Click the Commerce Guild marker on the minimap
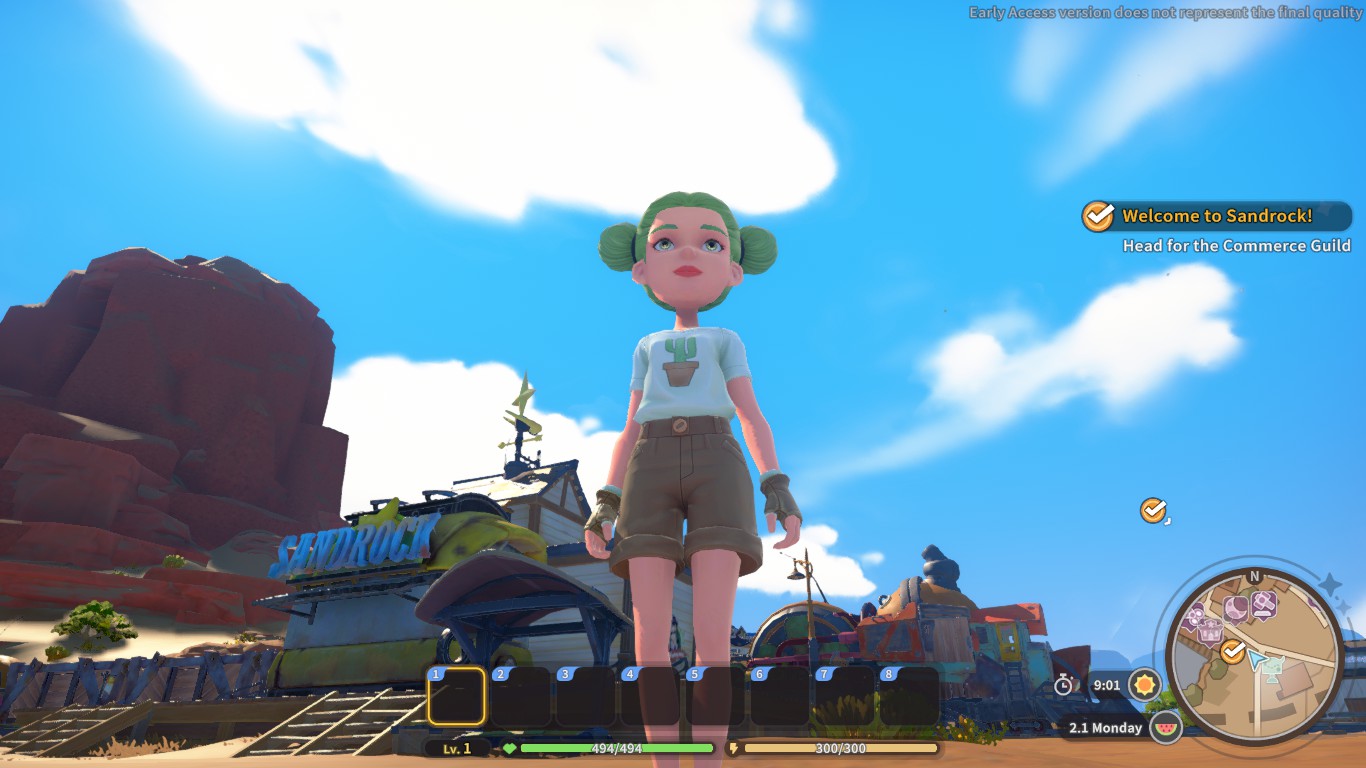The width and height of the screenshot is (1366, 768). (1232, 650)
